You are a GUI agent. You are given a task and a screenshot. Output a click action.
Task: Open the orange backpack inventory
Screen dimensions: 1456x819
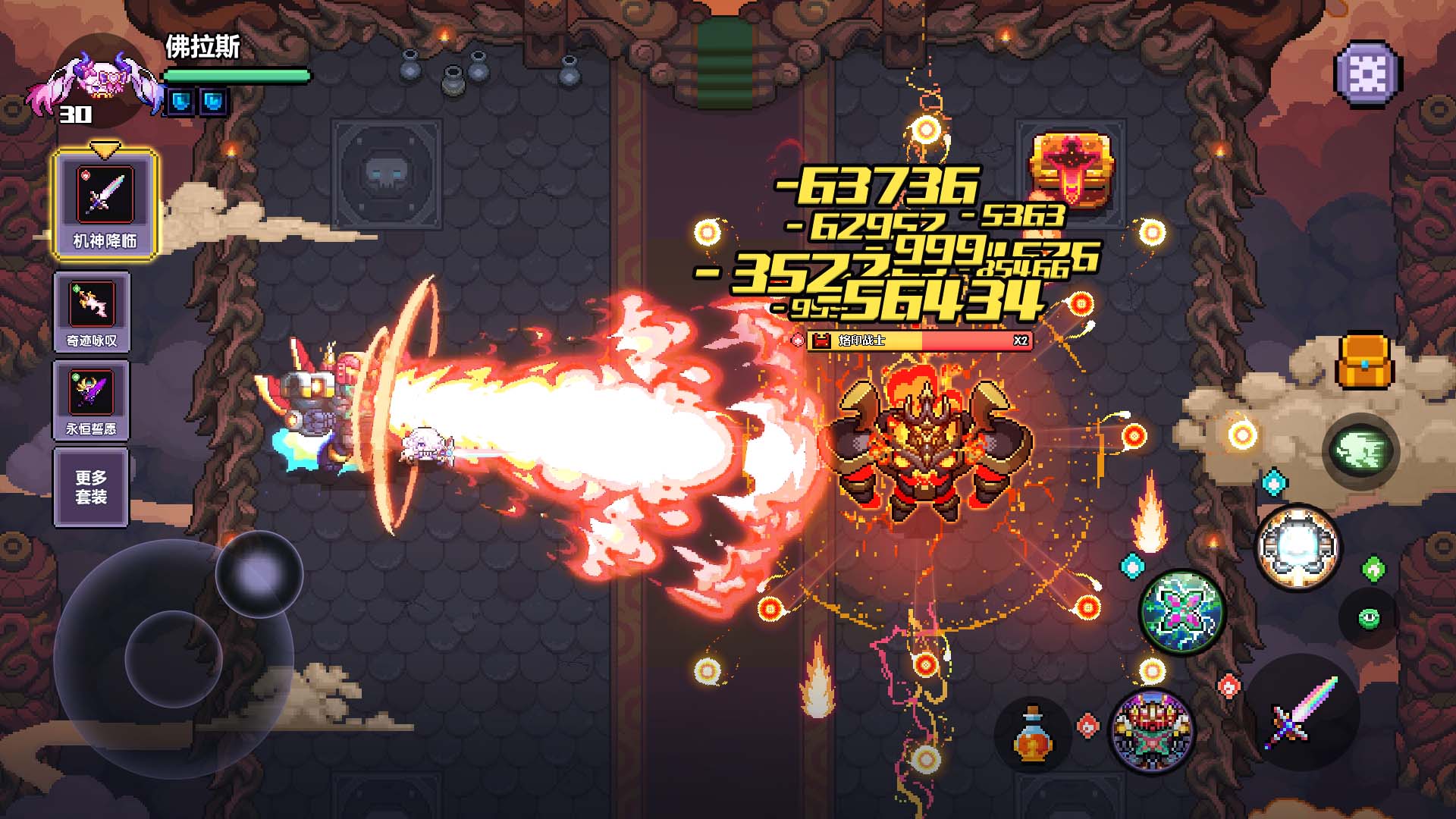(x=1364, y=362)
